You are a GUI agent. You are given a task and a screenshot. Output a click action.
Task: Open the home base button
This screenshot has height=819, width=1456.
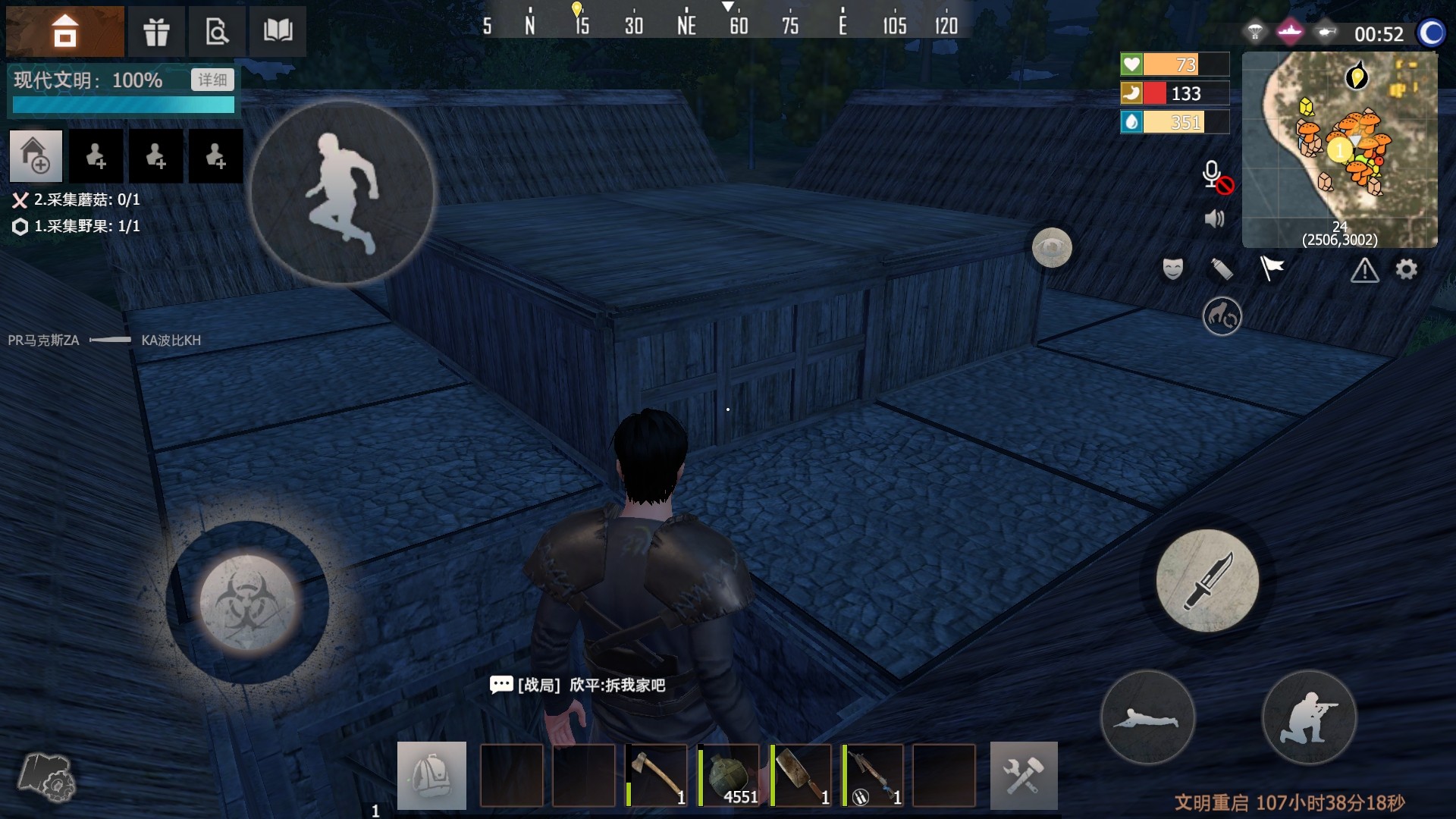[64, 31]
